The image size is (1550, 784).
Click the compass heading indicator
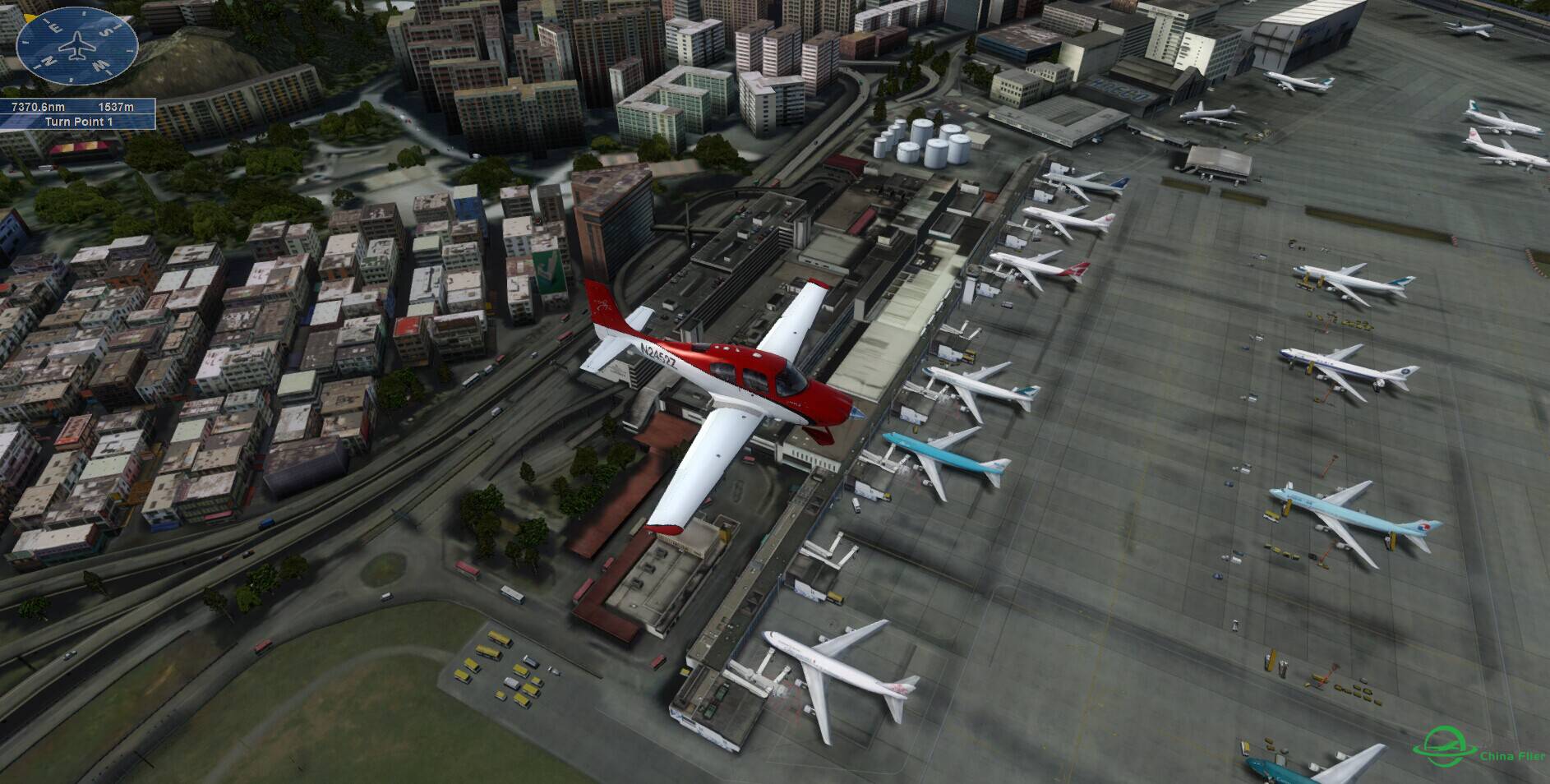[x=77, y=48]
